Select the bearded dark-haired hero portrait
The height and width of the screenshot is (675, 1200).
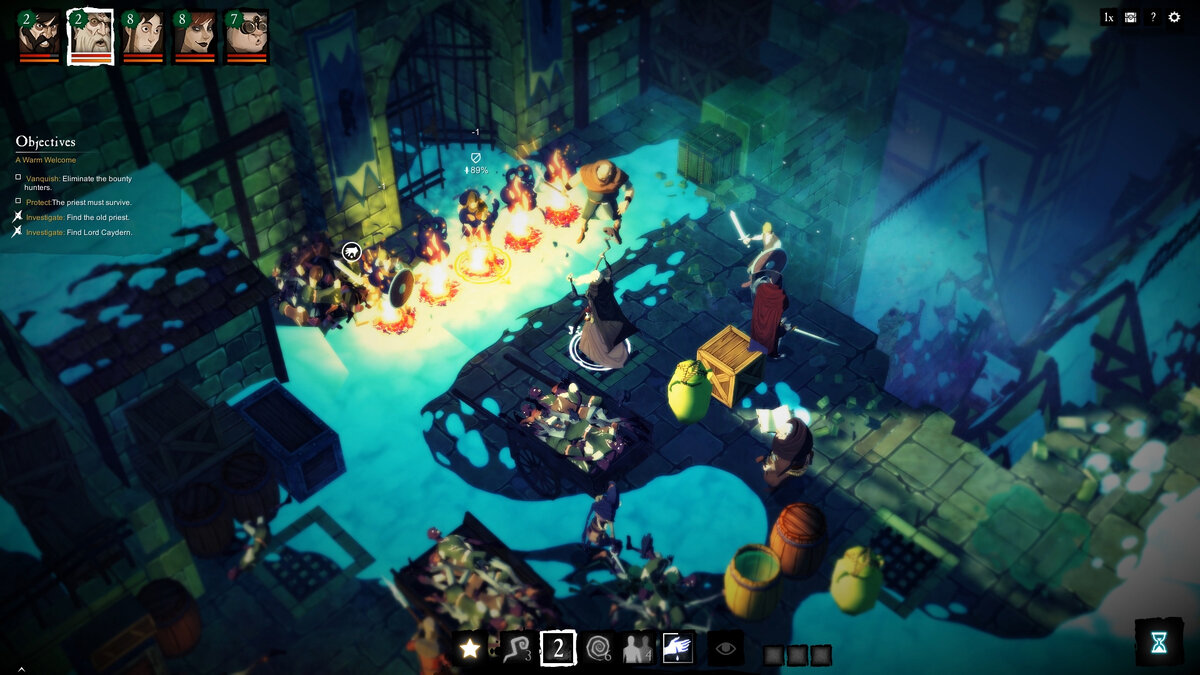40,34
